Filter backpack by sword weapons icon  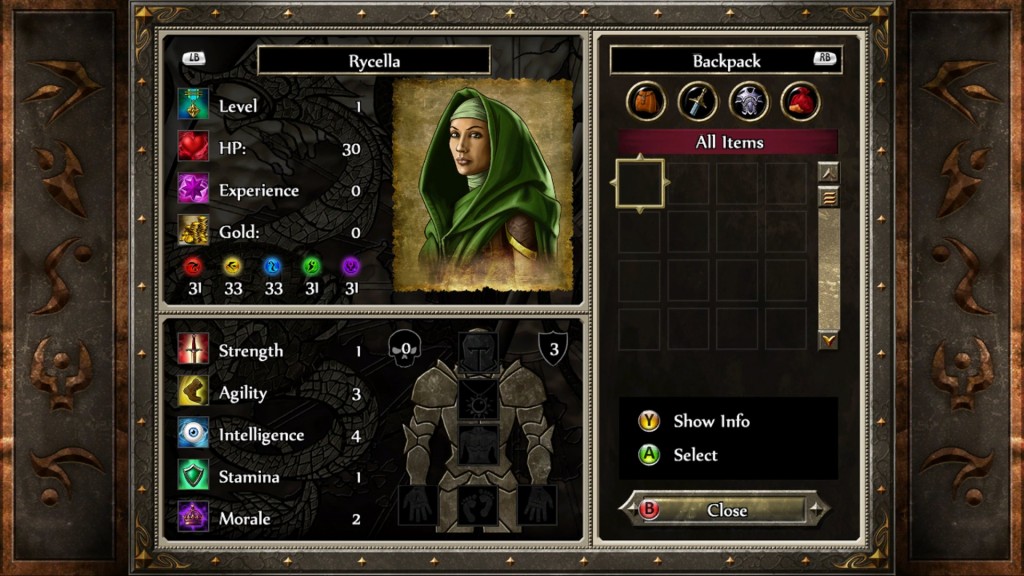coord(698,101)
